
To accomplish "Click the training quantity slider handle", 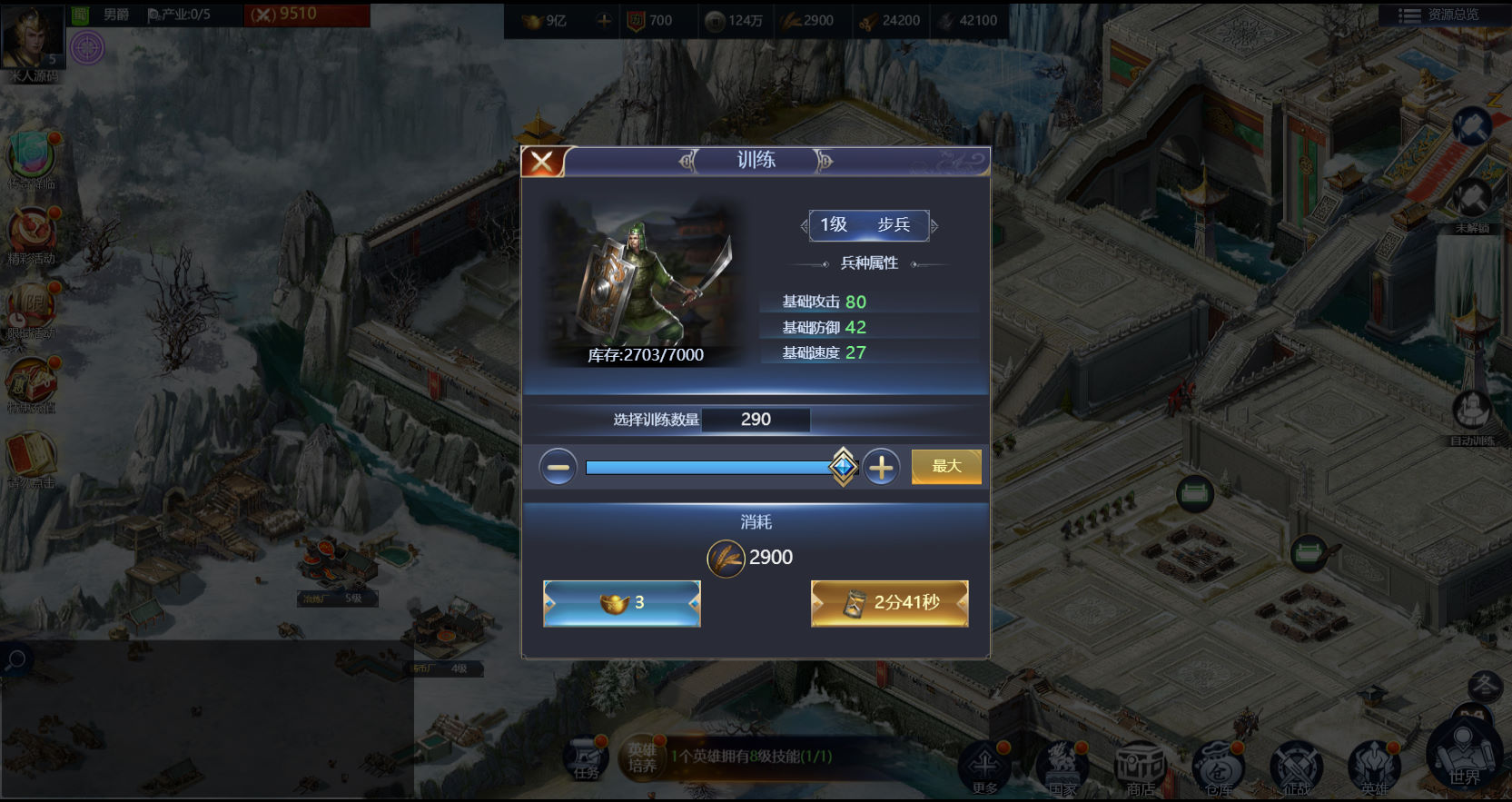I will 843,467.
